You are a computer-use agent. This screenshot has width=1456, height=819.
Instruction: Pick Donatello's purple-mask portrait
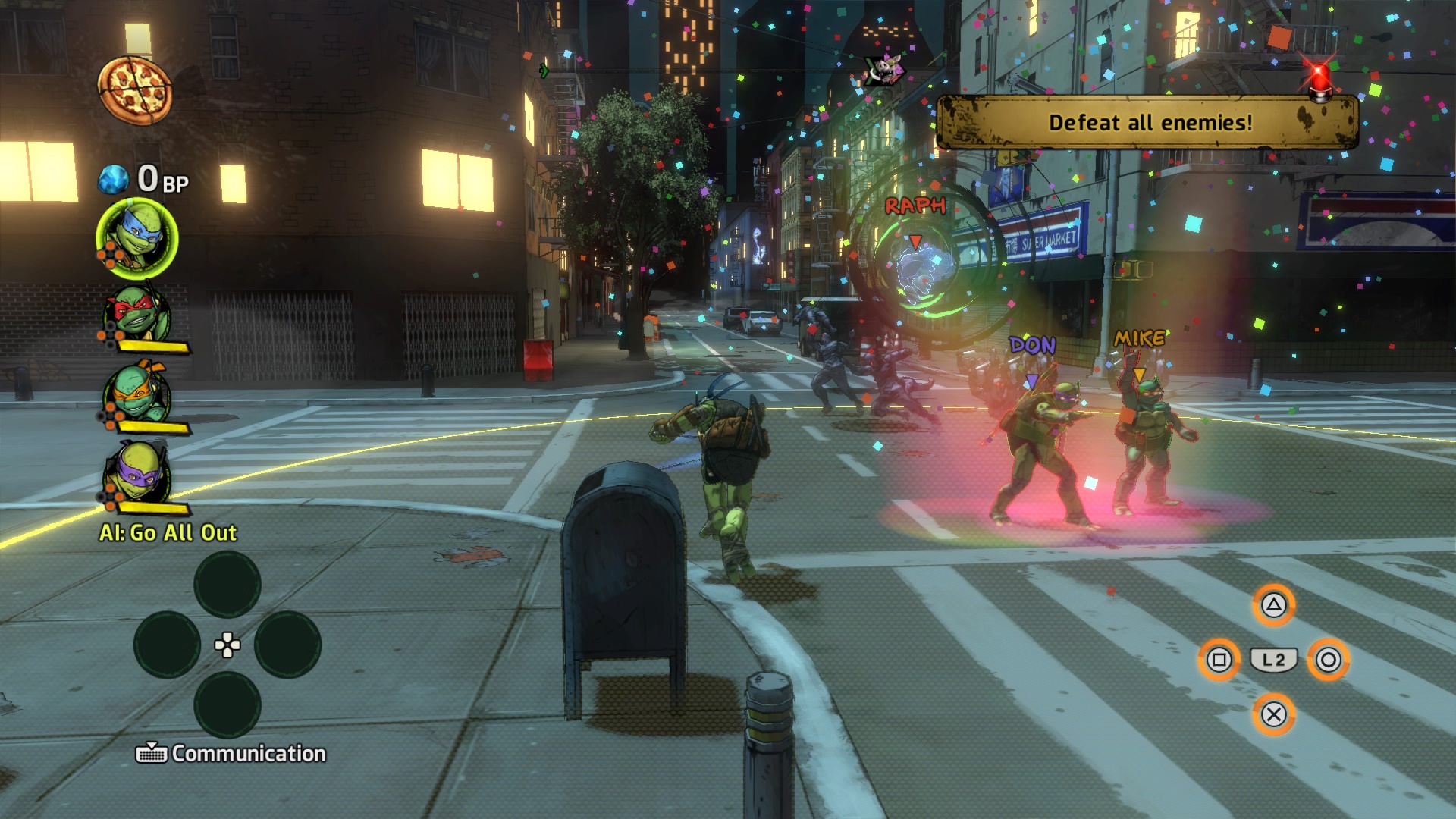(x=137, y=474)
